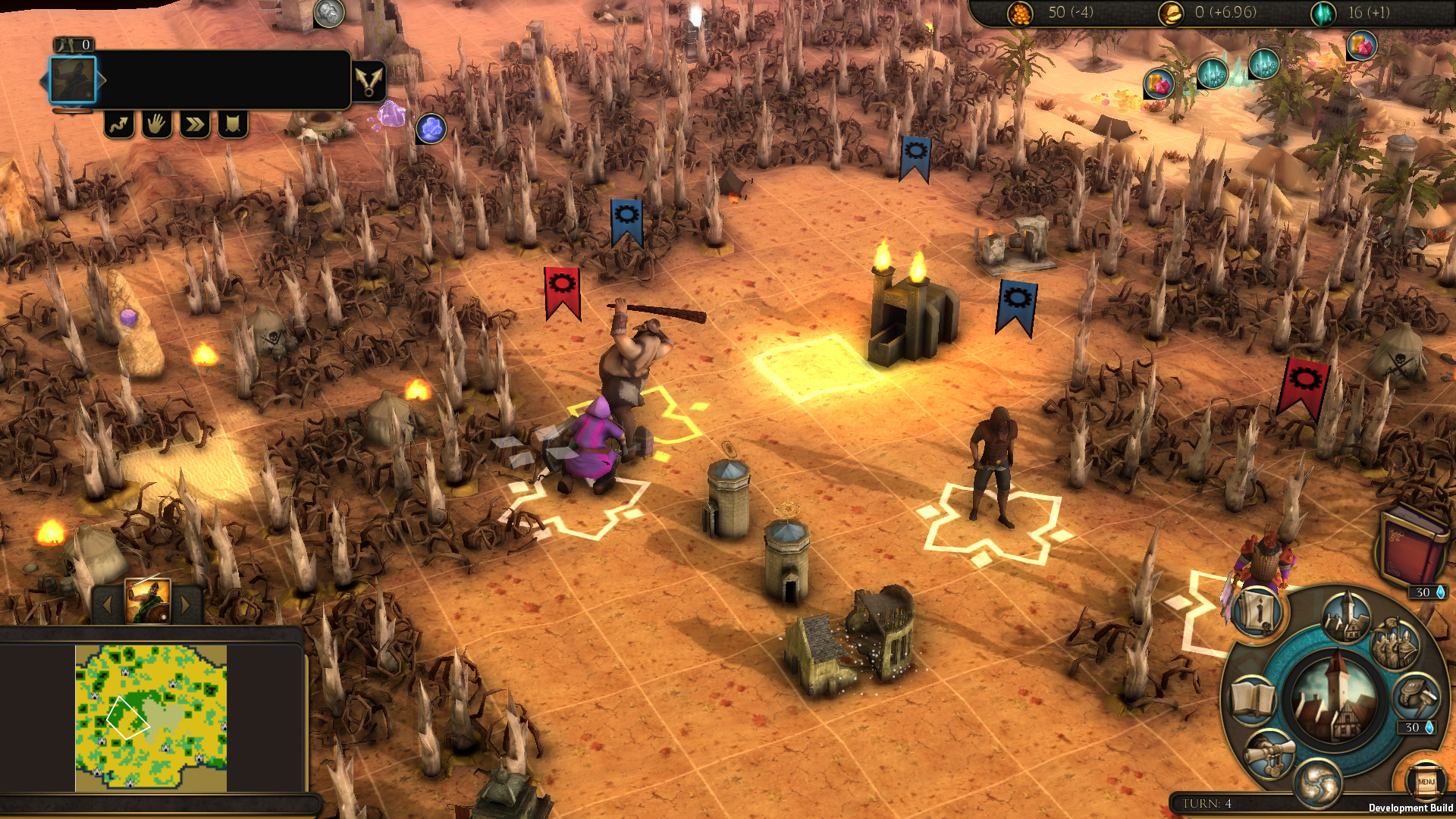Screen dimensions: 1456x819
Task: Open the MENU scroll button
Action: (1426, 781)
